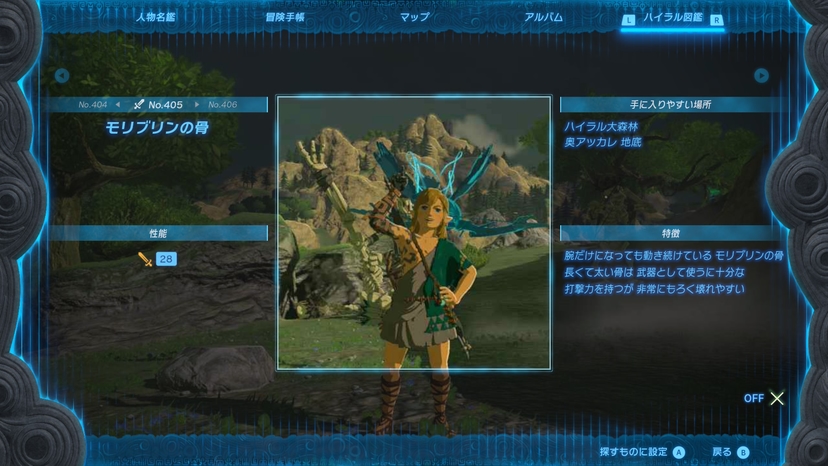Click the left page arrow button
Screen dimensions: 828x466
click(x=62, y=75)
